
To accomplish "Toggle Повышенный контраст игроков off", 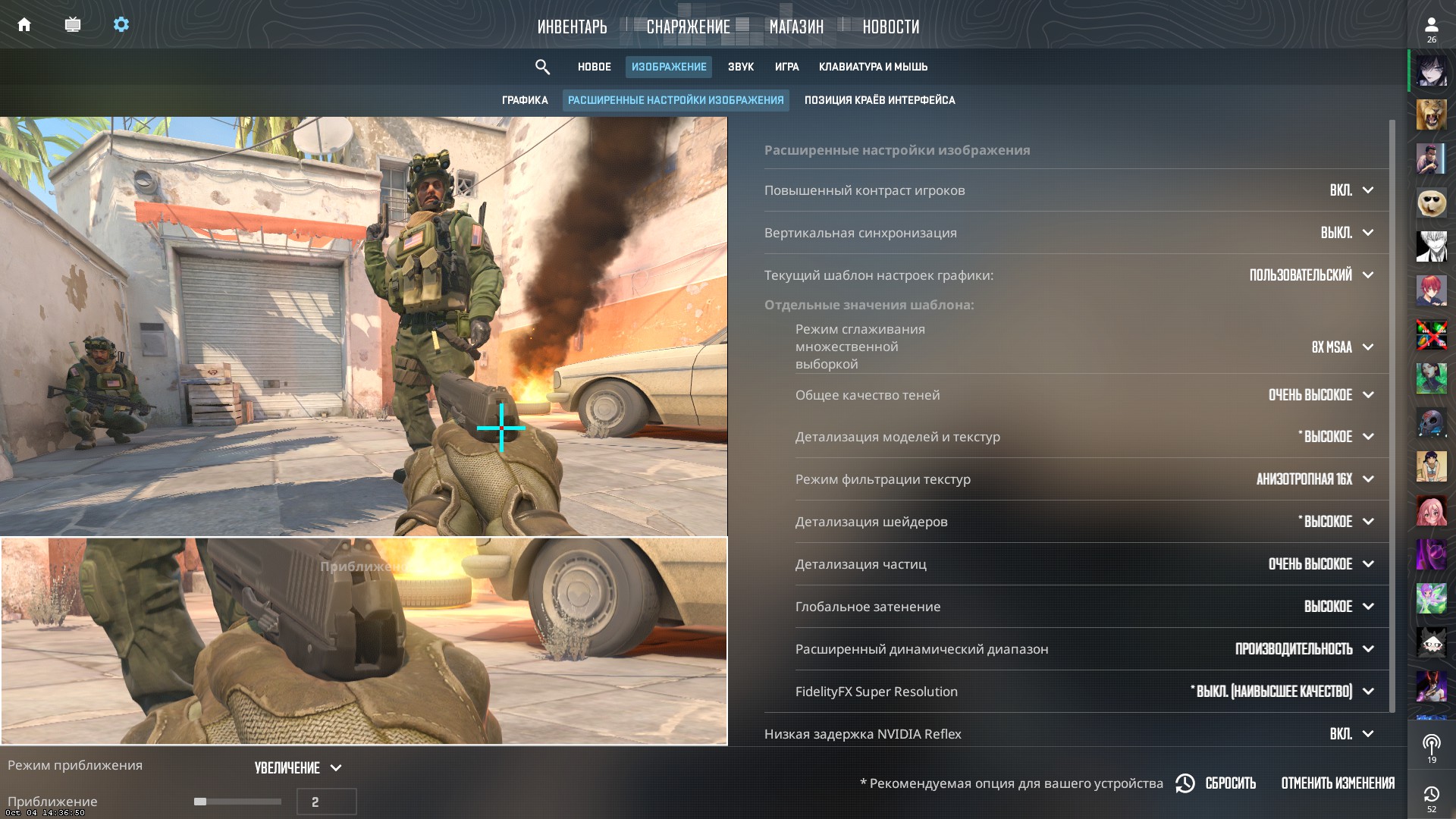I will point(1342,190).
